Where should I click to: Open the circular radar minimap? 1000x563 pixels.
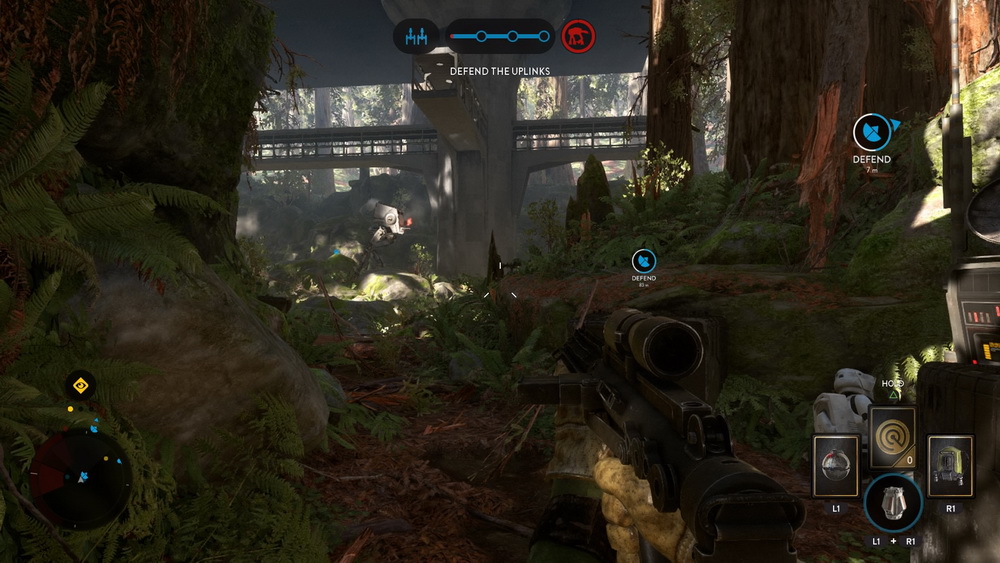(80, 478)
